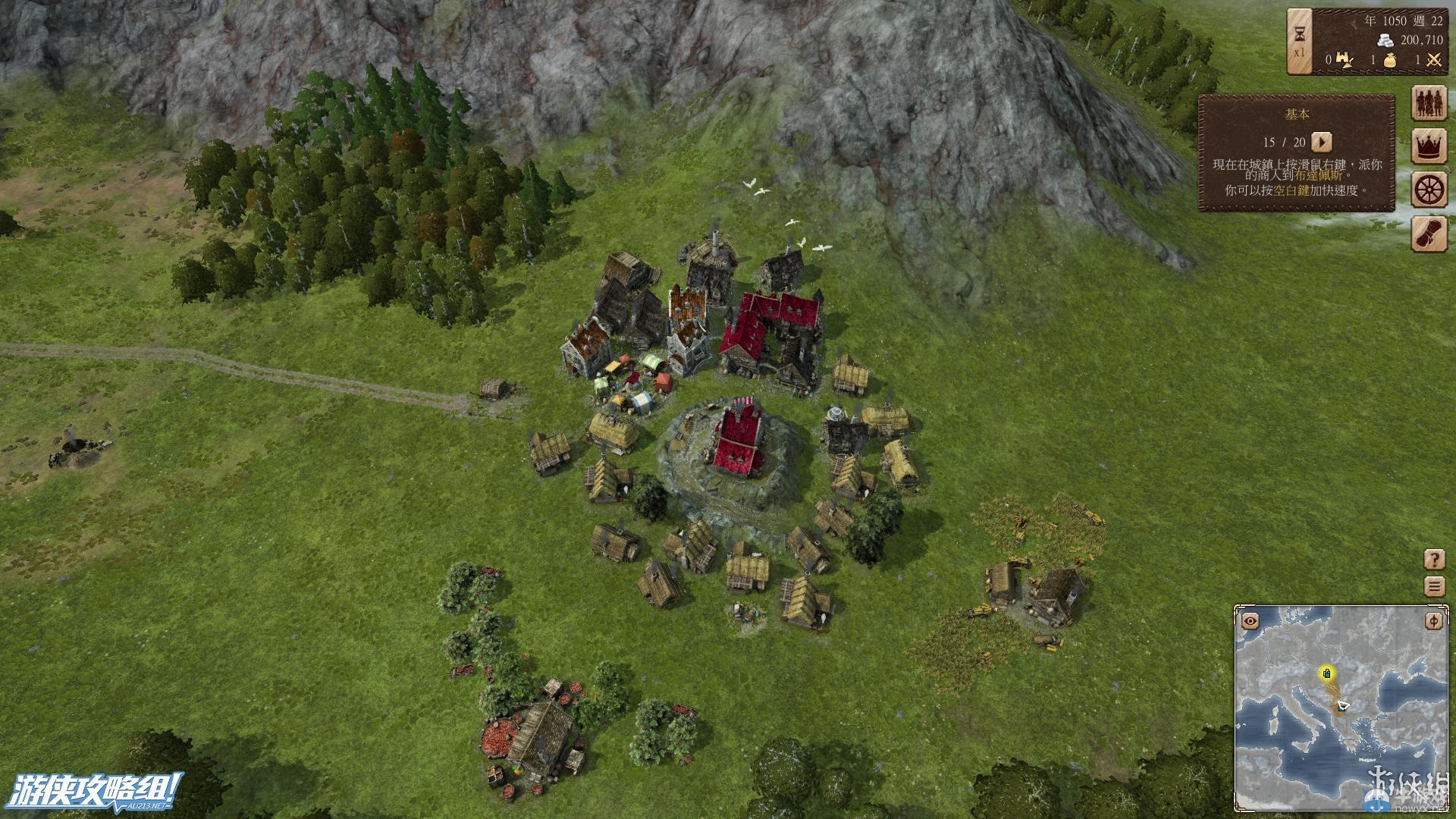Screen dimensions: 1456x819
Task: Show help via the question mark button
Action: click(x=1433, y=560)
